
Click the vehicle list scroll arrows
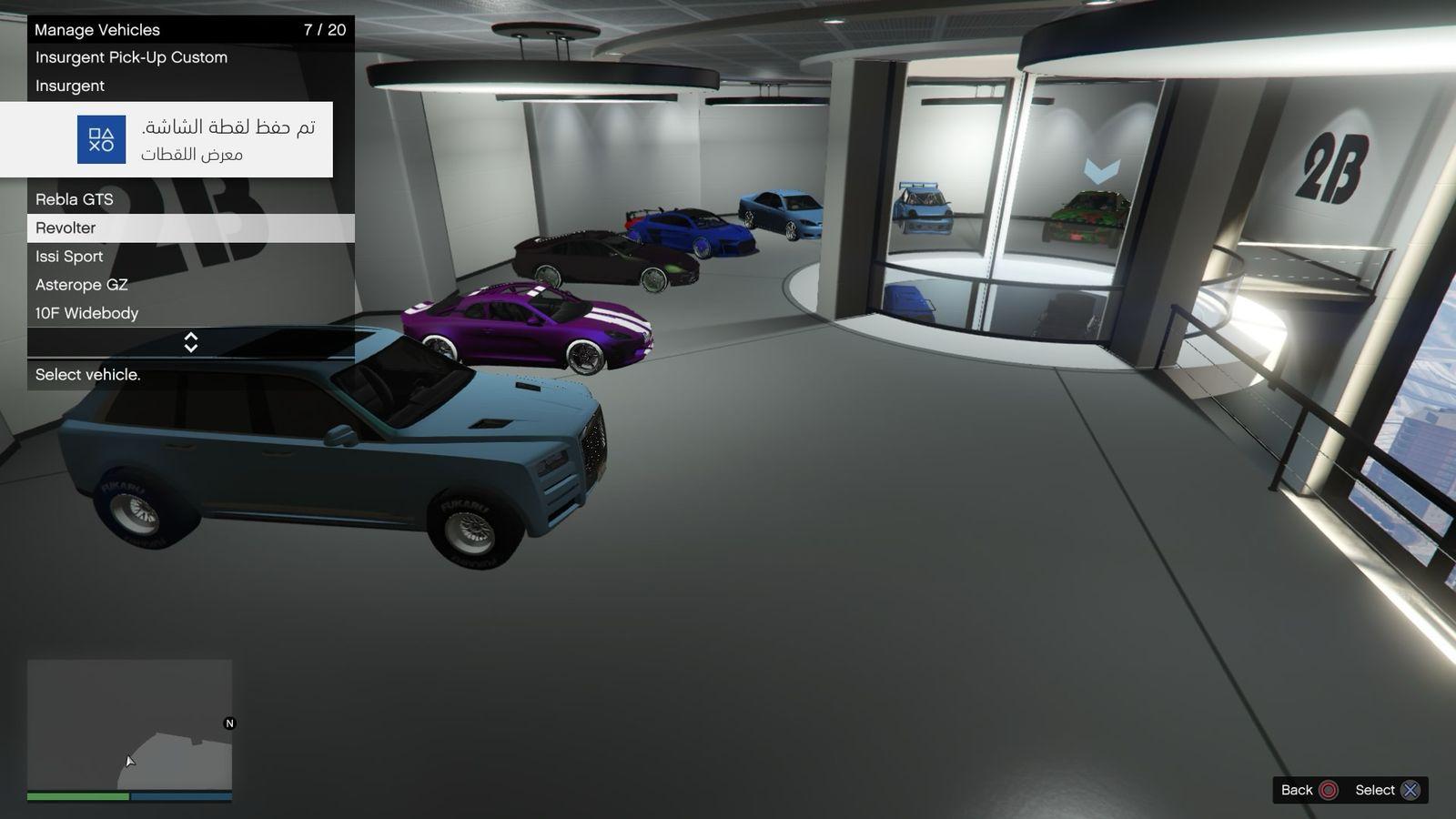(x=191, y=342)
